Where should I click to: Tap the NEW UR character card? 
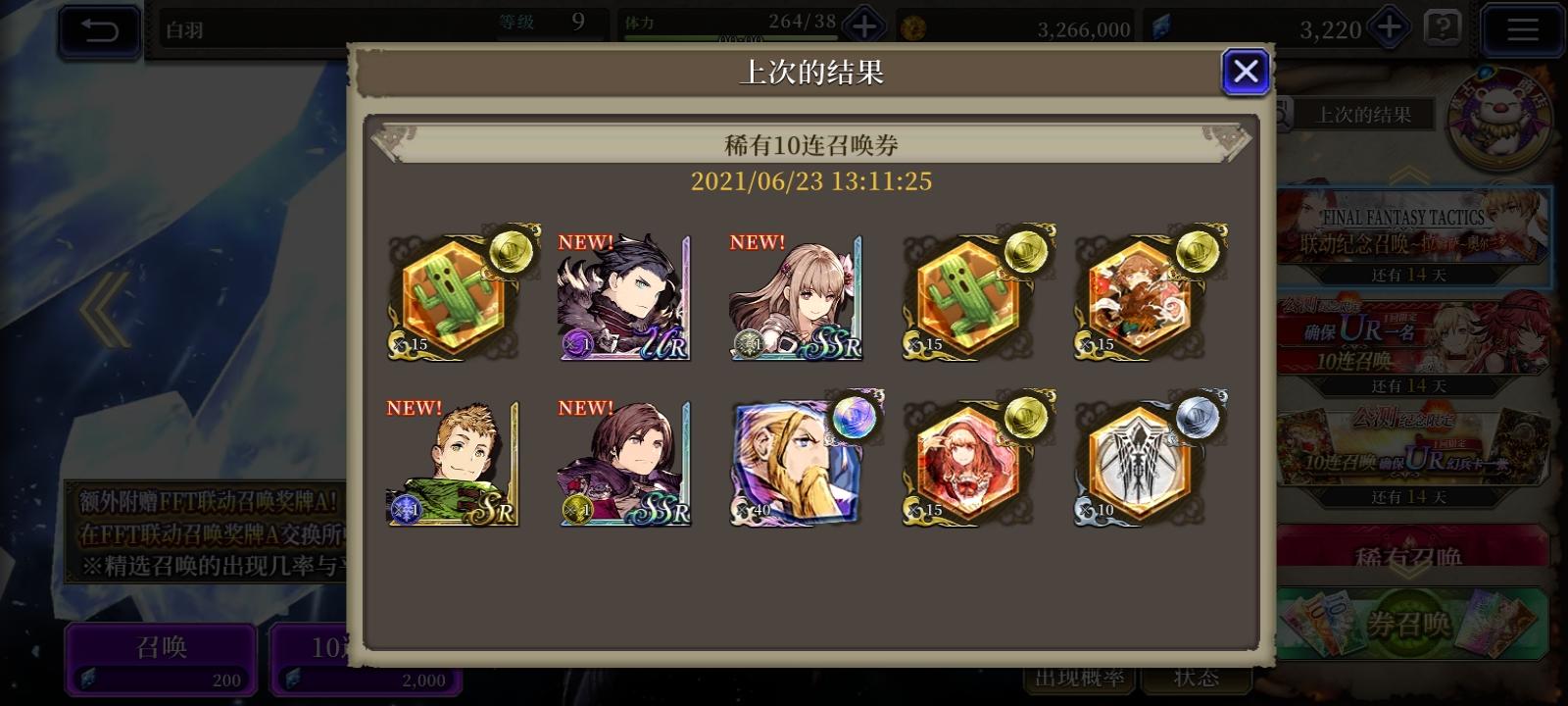coord(624,294)
